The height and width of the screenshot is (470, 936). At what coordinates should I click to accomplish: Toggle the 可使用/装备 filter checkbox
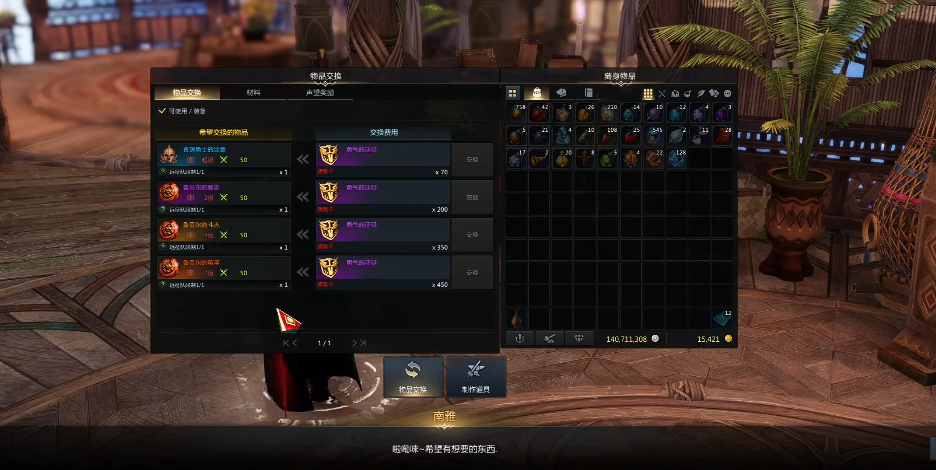[163, 111]
